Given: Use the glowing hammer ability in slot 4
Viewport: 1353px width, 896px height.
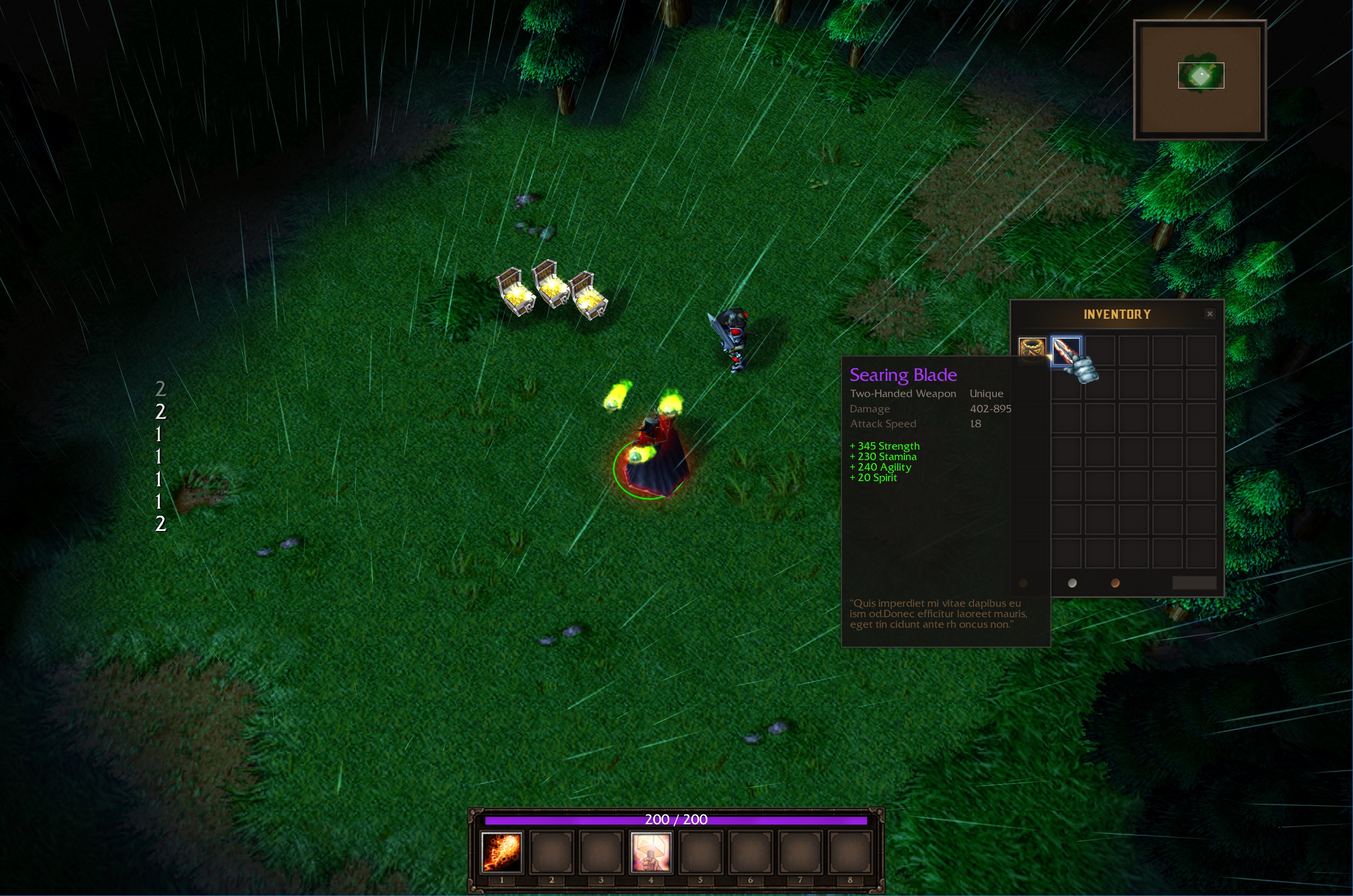Looking at the screenshot, I should pyautogui.click(x=650, y=852).
